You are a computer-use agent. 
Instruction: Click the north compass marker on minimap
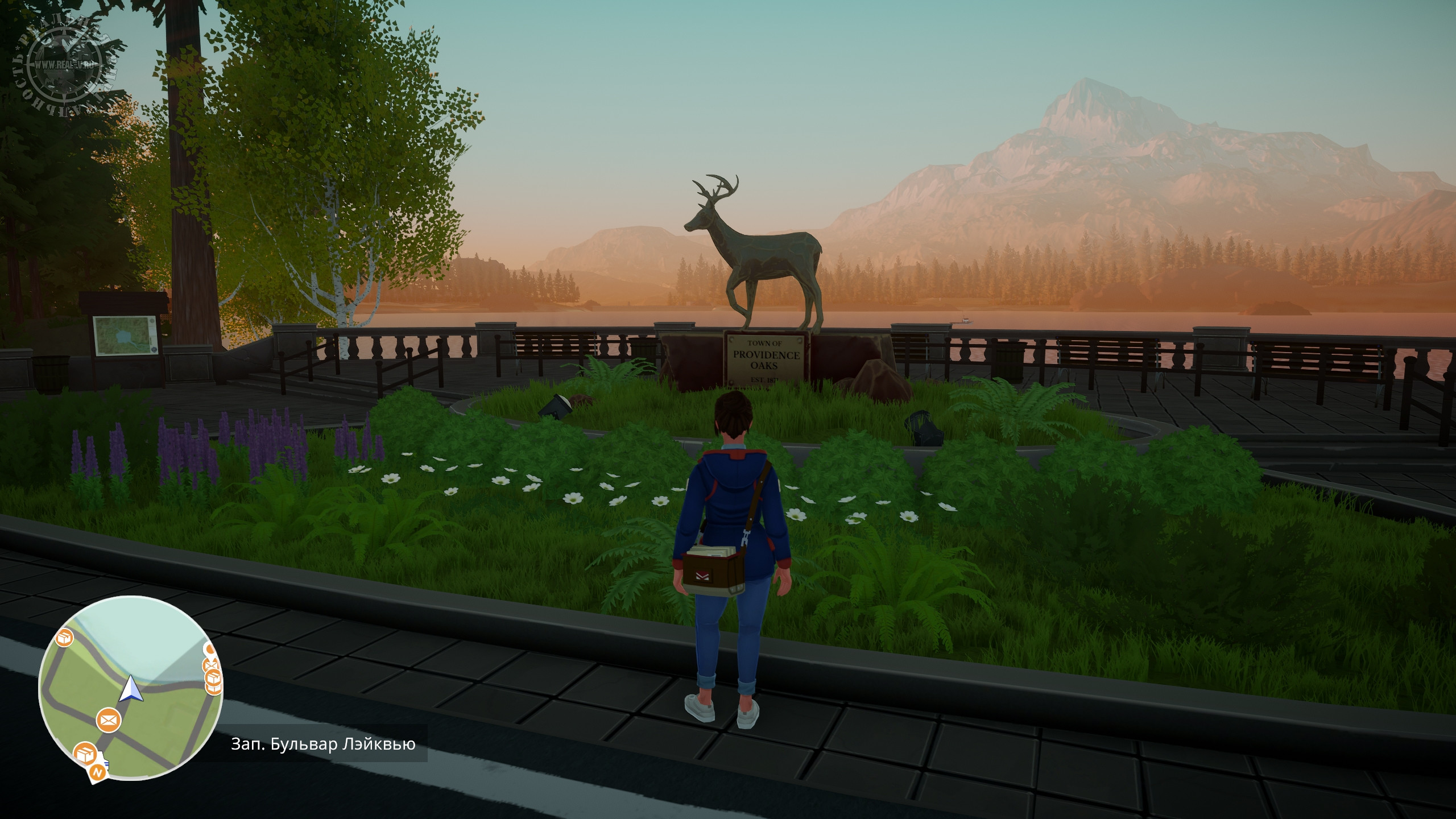coord(98,773)
